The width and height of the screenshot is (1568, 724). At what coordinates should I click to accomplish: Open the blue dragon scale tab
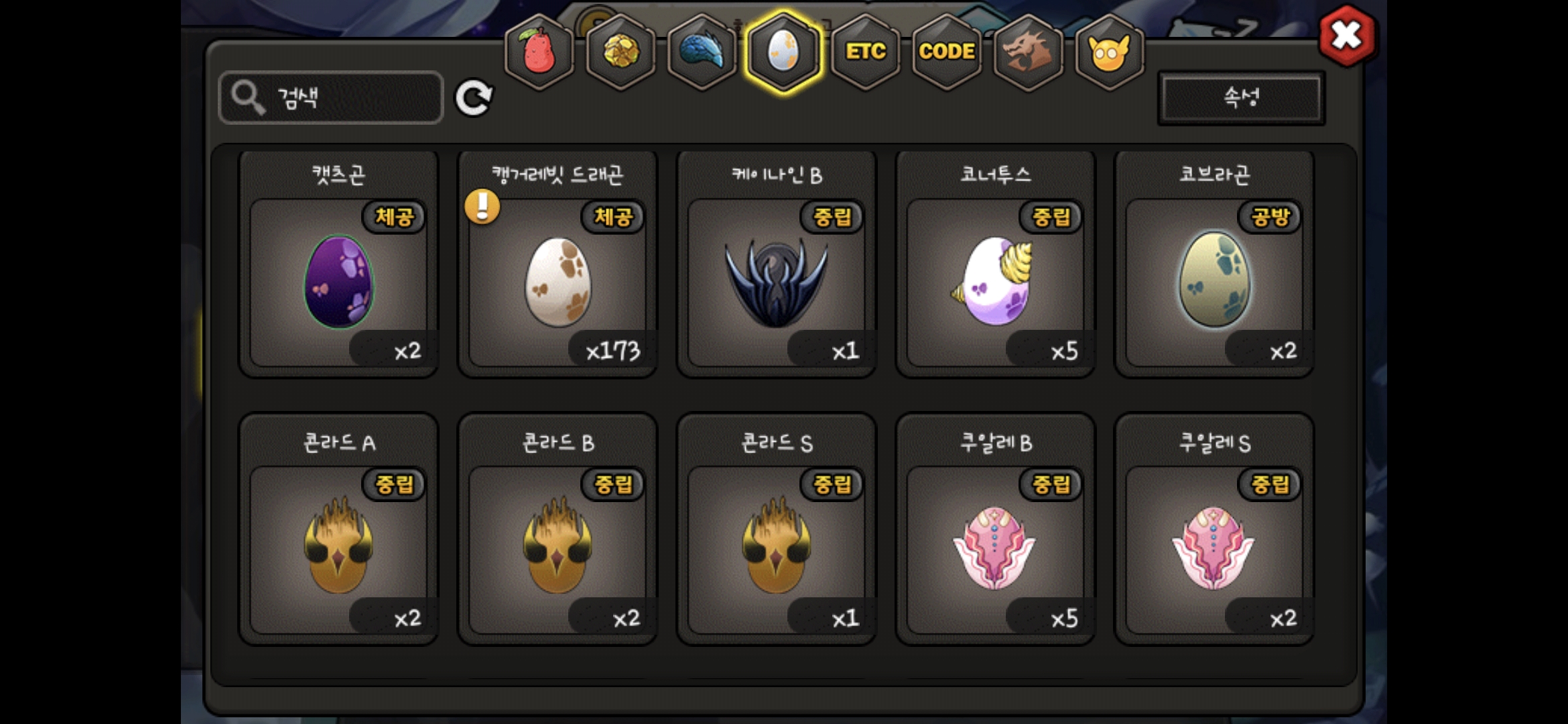[702, 52]
